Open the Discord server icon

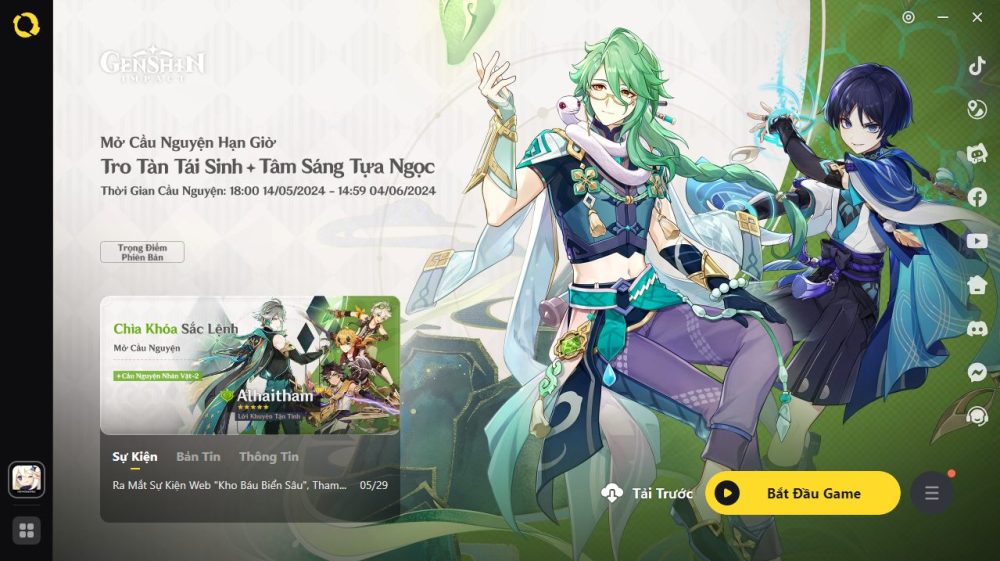coord(977,328)
